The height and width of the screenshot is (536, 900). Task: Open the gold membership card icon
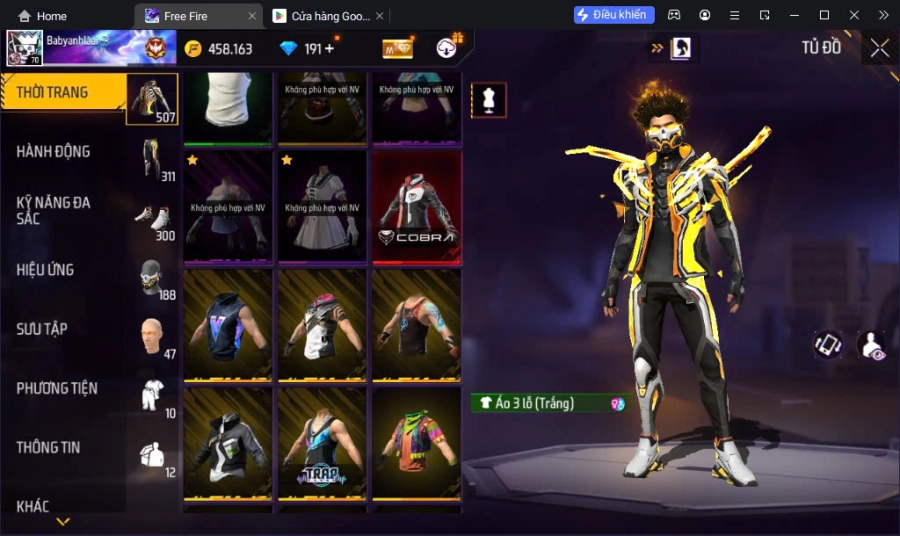click(398, 49)
